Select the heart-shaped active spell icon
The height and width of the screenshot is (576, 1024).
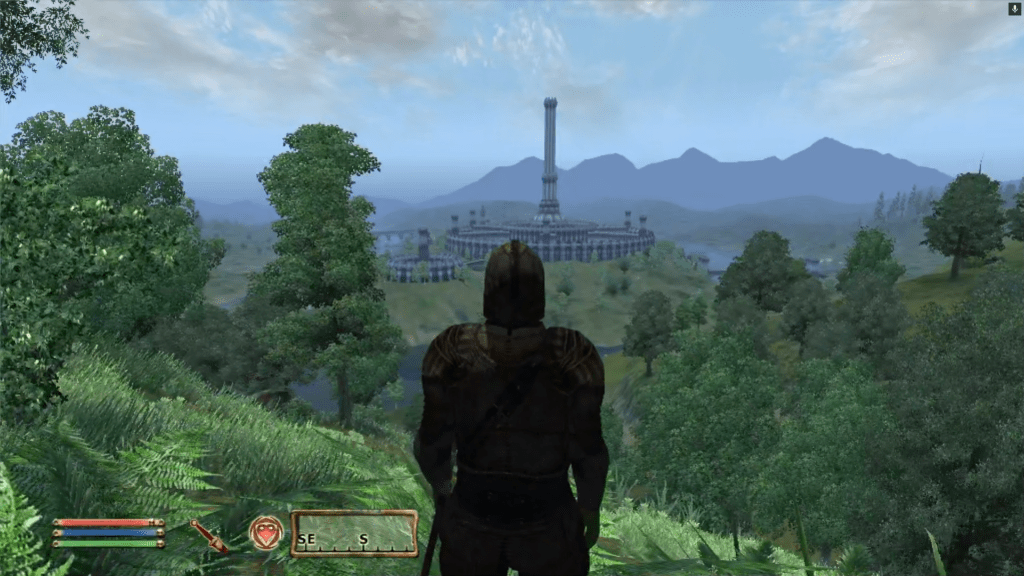(x=266, y=533)
